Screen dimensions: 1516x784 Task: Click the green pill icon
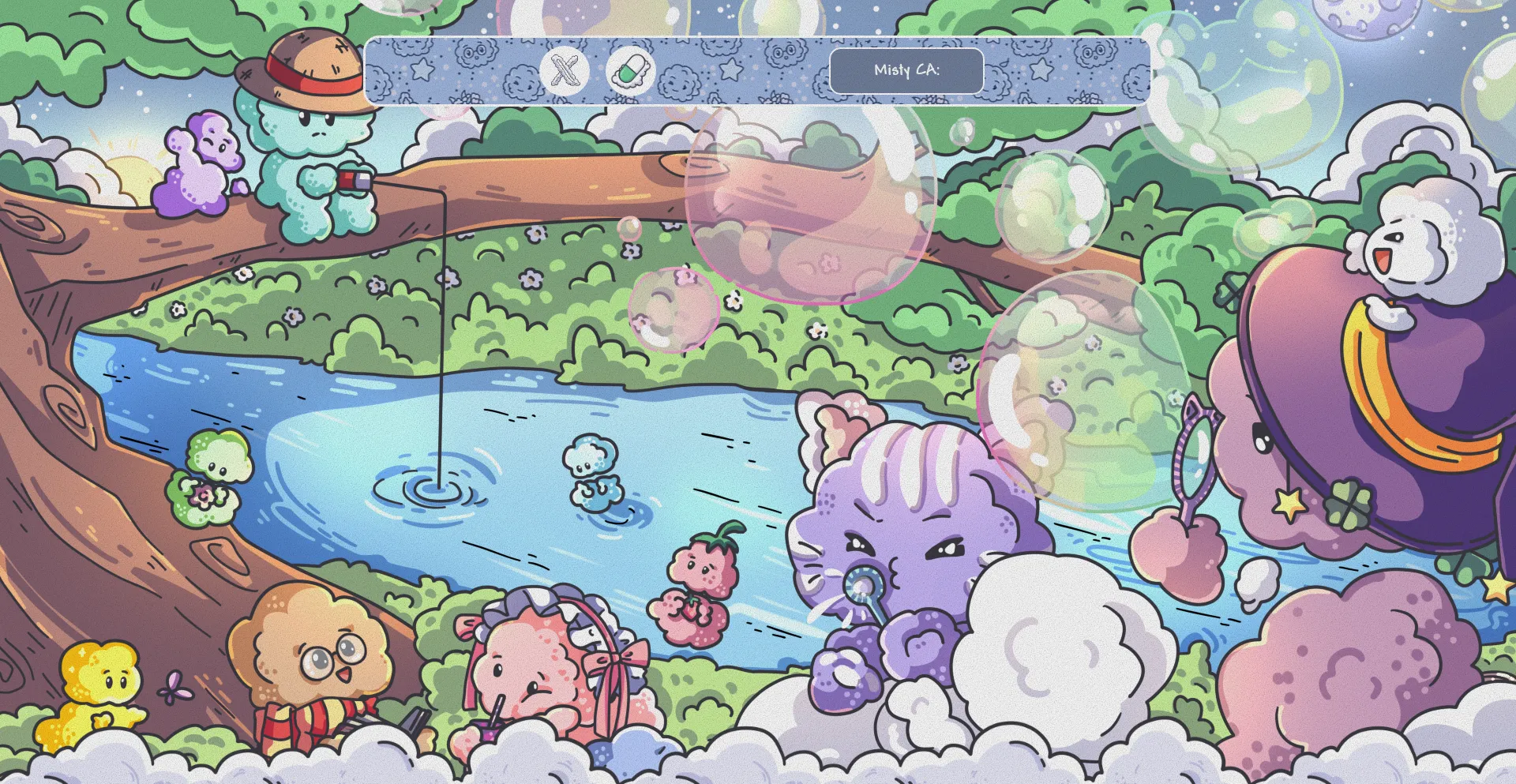[630, 71]
